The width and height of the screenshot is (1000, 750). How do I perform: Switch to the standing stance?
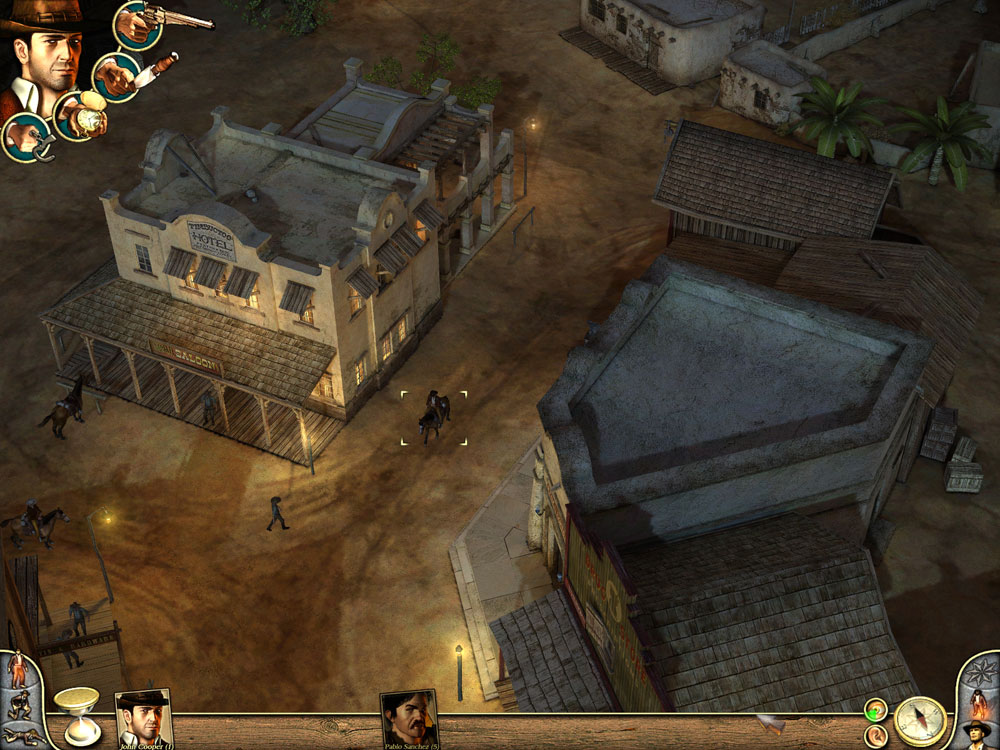pos(18,668)
